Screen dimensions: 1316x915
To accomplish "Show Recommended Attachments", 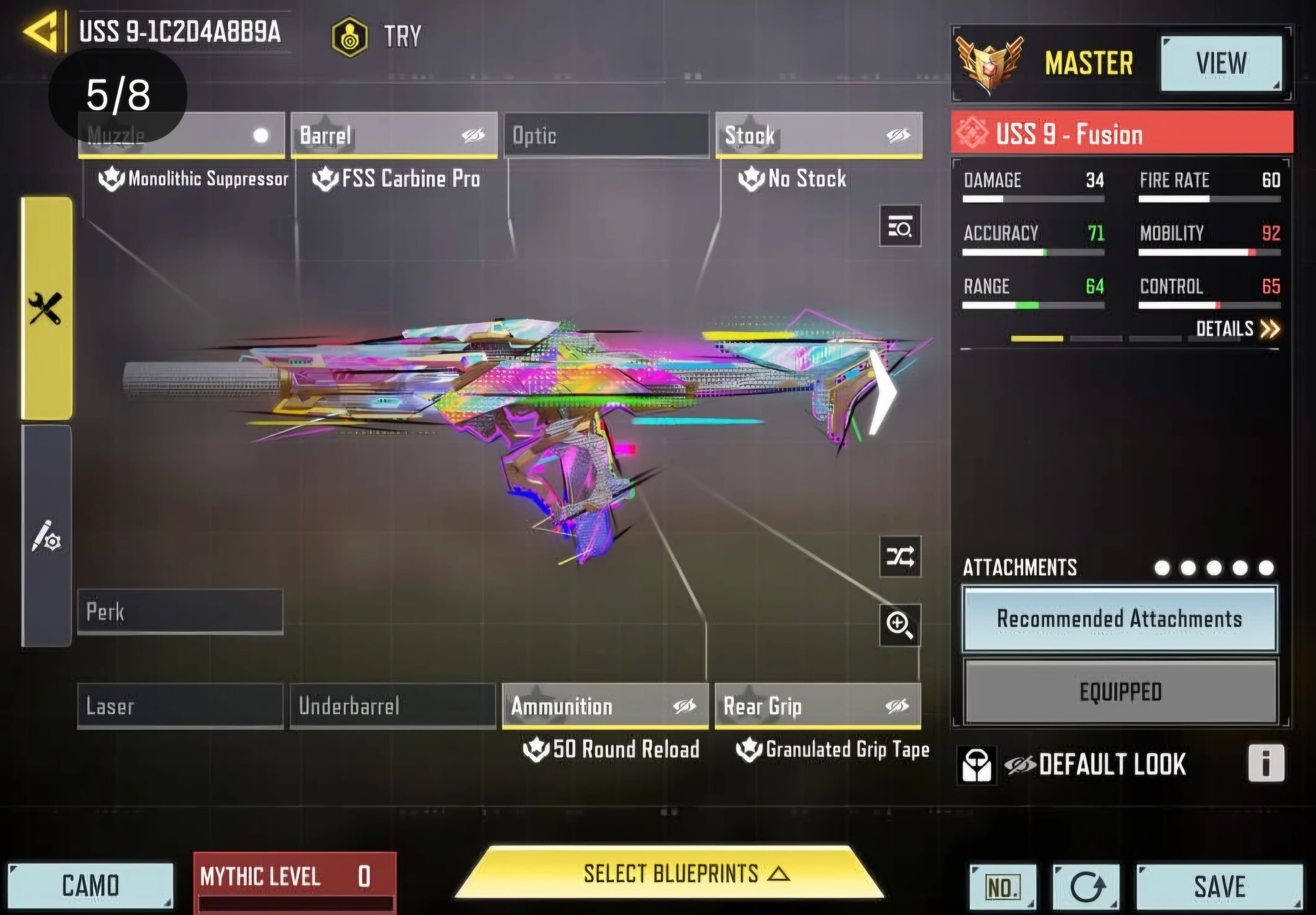I will pos(1119,619).
